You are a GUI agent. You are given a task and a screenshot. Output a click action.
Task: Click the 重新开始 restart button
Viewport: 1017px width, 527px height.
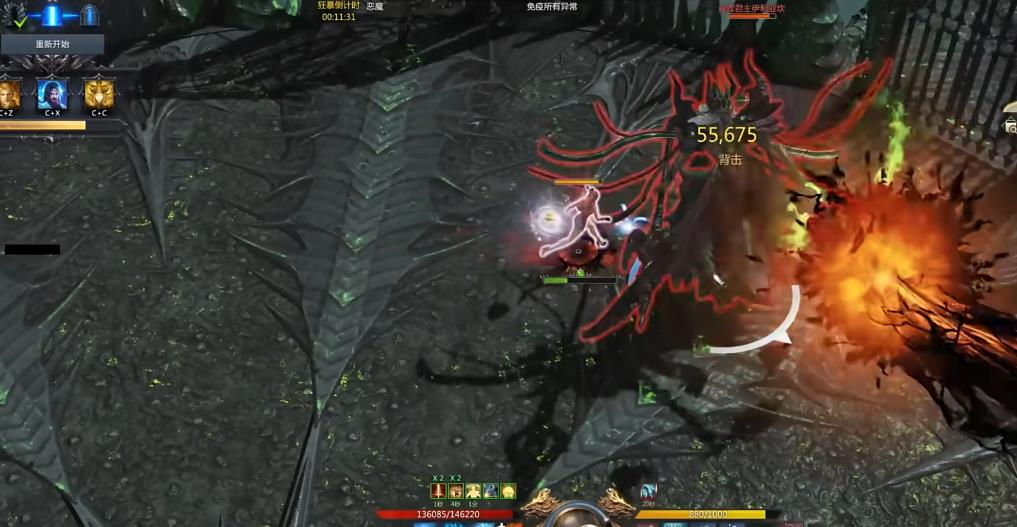point(52,44)
